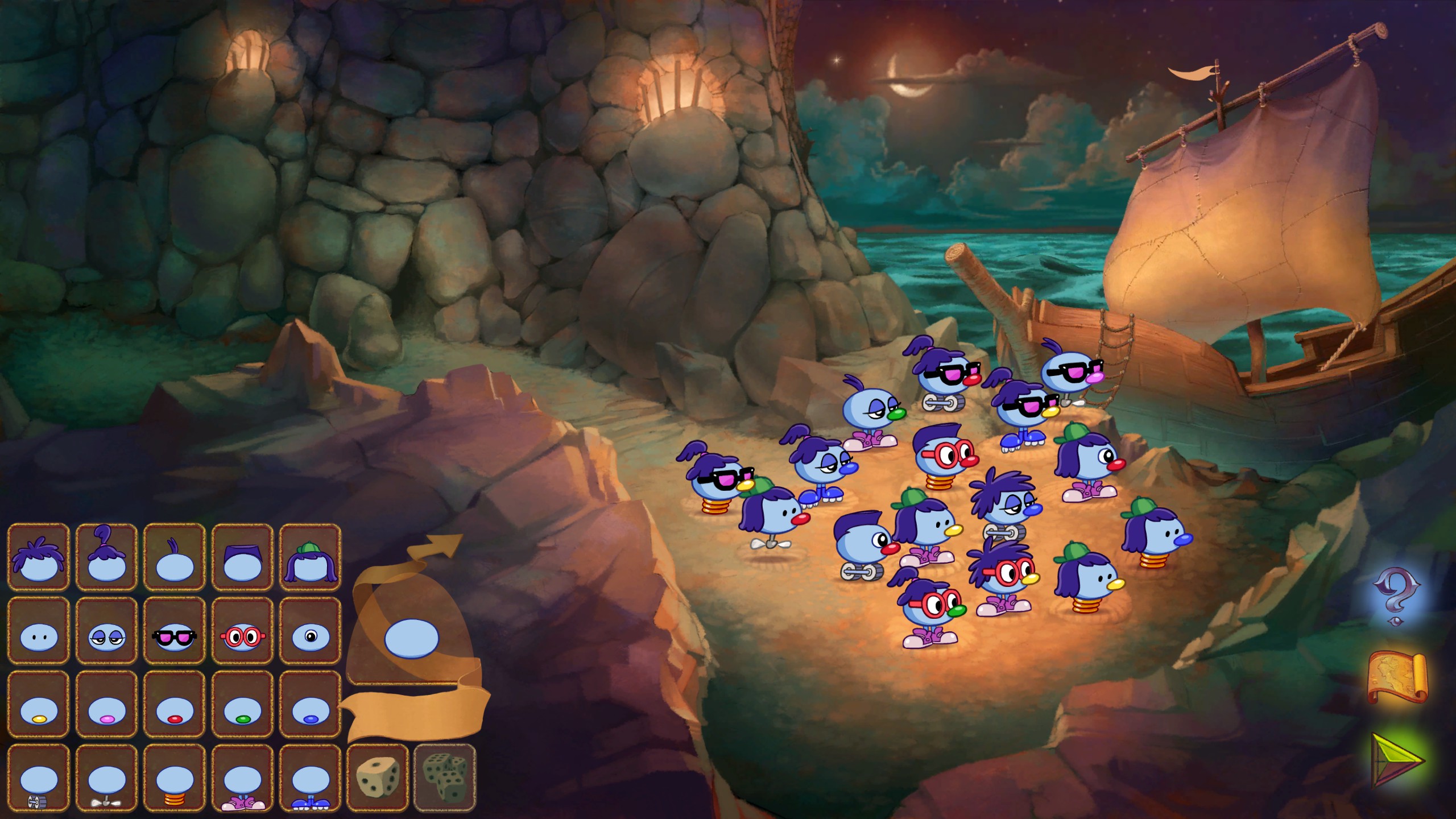
Task: Select the green nose tile
Action: click(x=242, y=705)
